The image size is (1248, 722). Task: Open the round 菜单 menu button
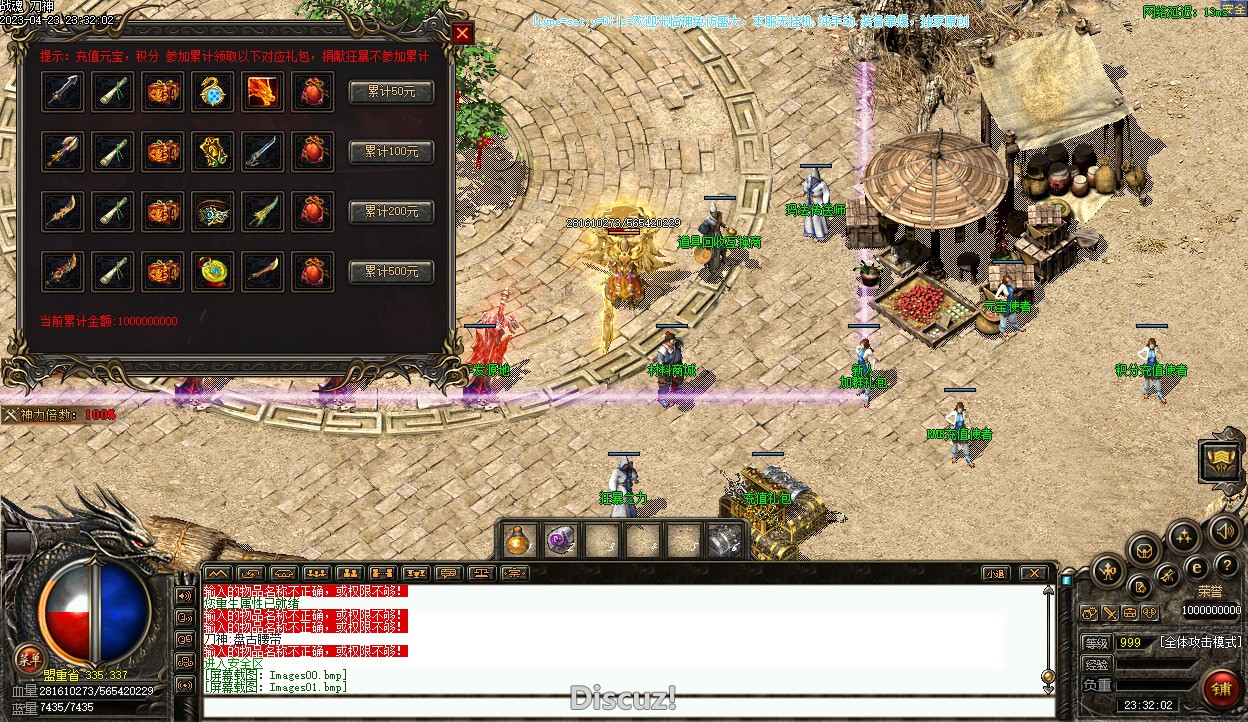[30, 659]
